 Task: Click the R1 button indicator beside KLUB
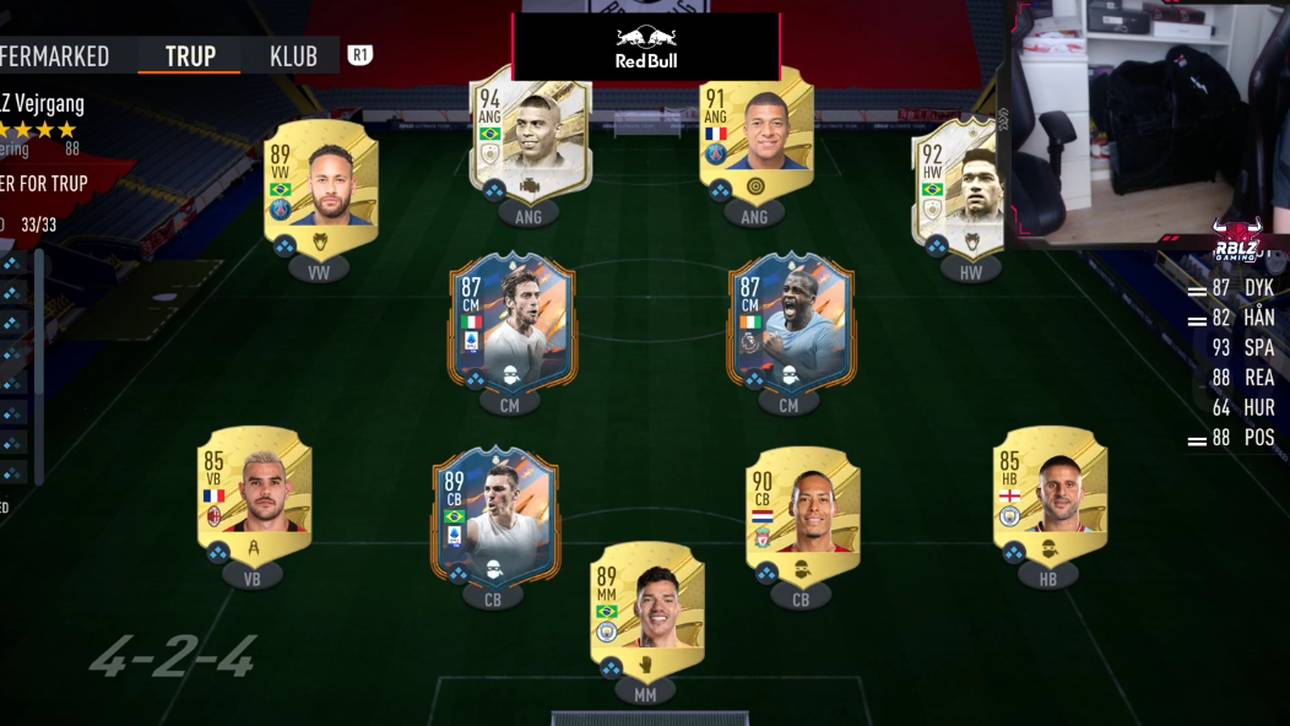pos(360,57)
